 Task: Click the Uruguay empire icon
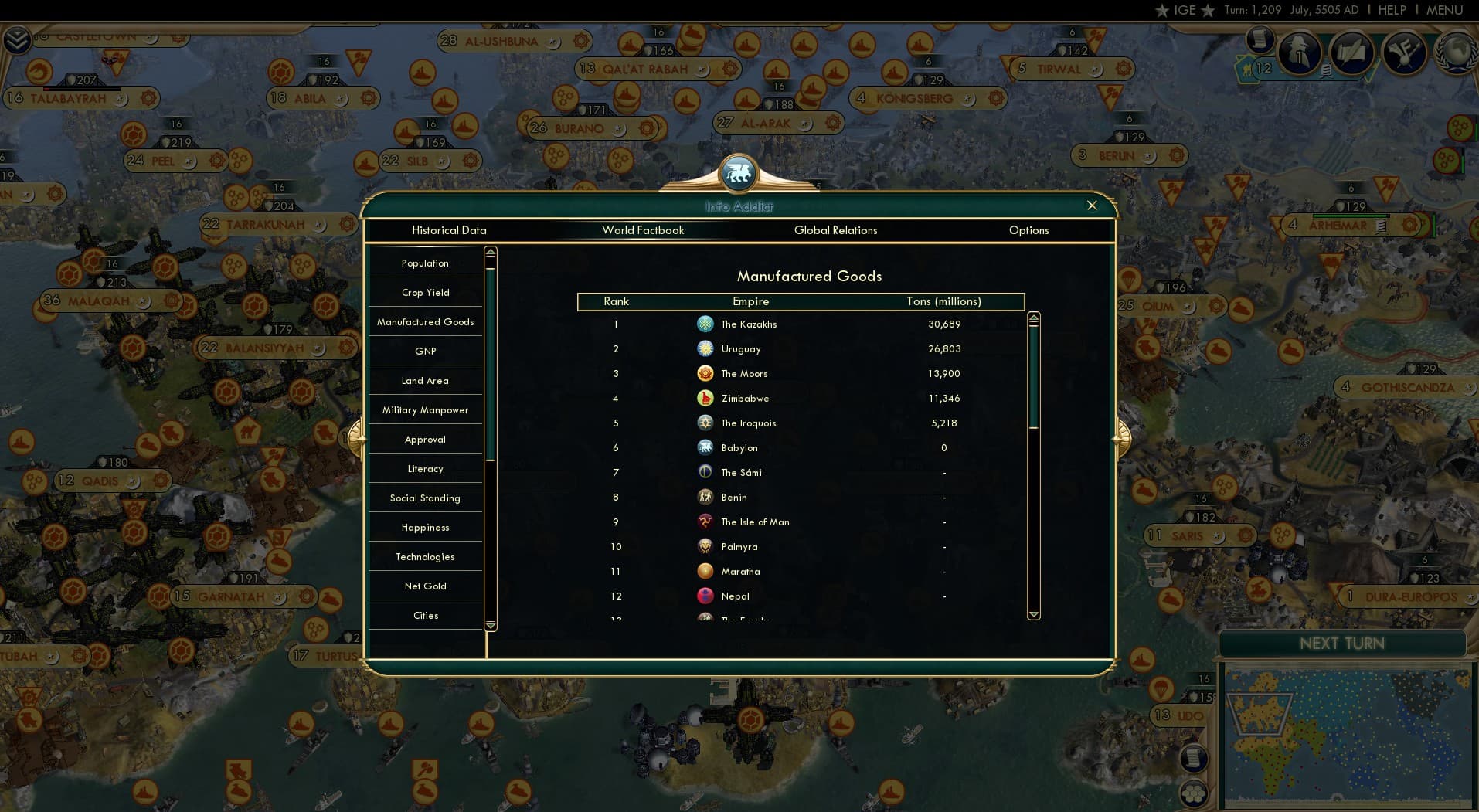click(x=705, y=348)
